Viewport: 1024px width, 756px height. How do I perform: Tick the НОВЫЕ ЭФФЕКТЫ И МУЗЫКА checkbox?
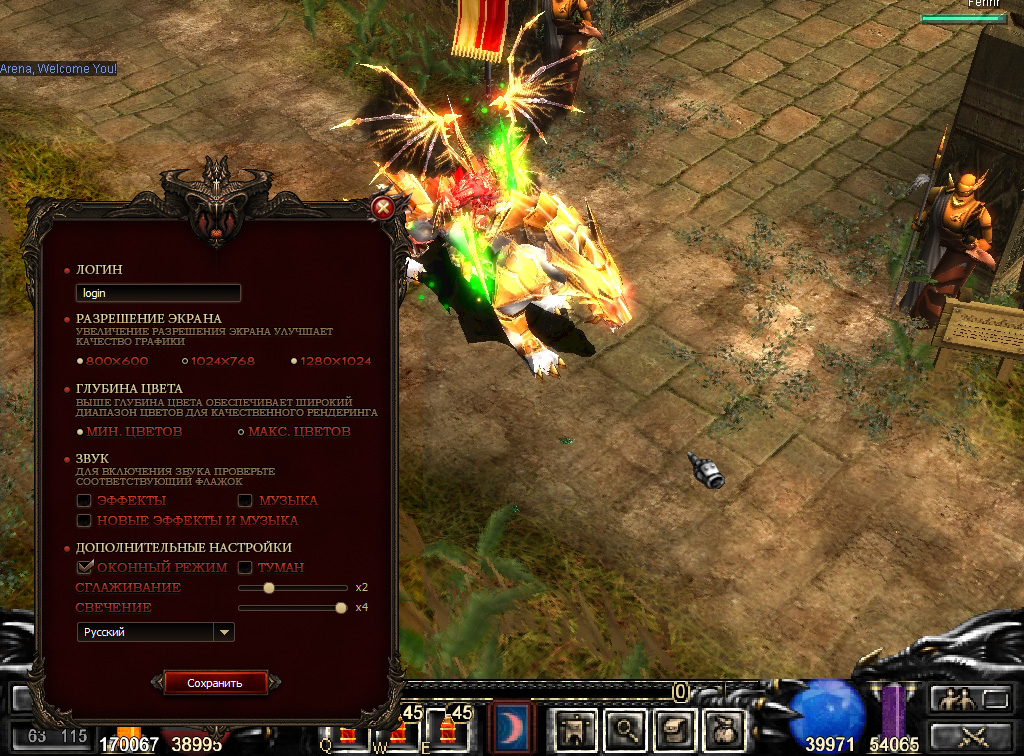[x=85, y=520]
